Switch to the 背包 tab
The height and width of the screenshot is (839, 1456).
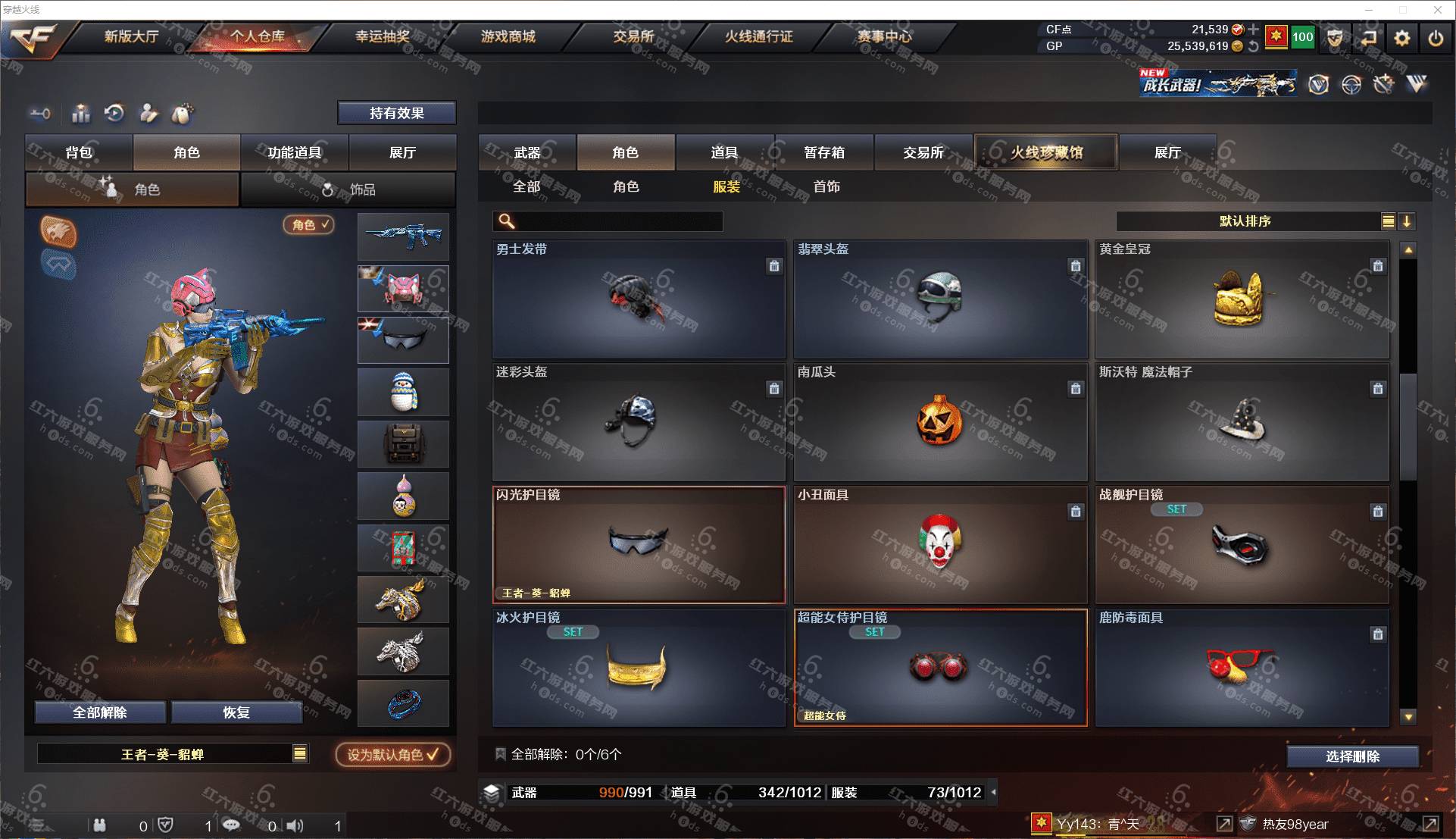[x=79, y=152]
